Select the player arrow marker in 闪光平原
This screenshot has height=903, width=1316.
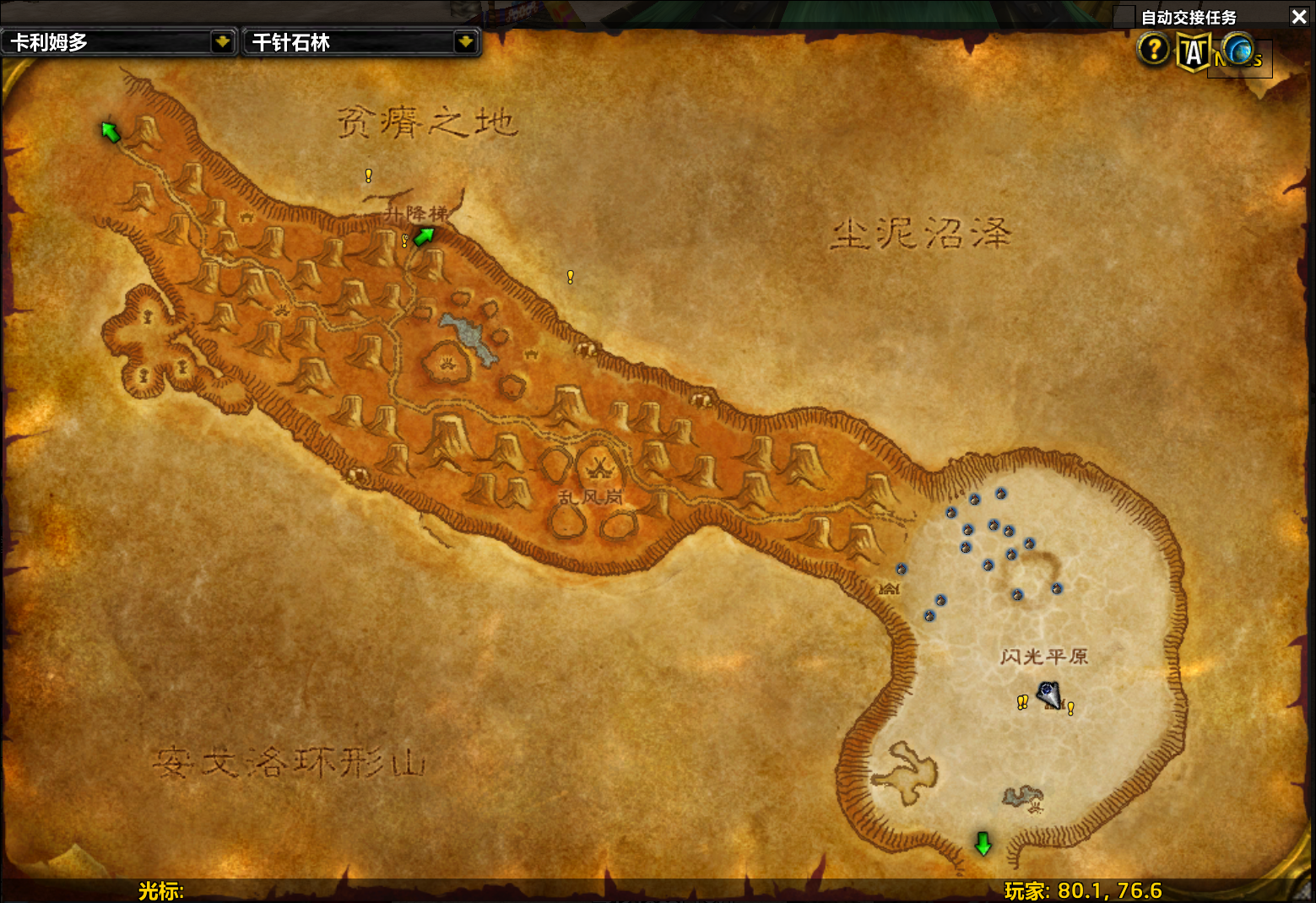click(1049, 695)
